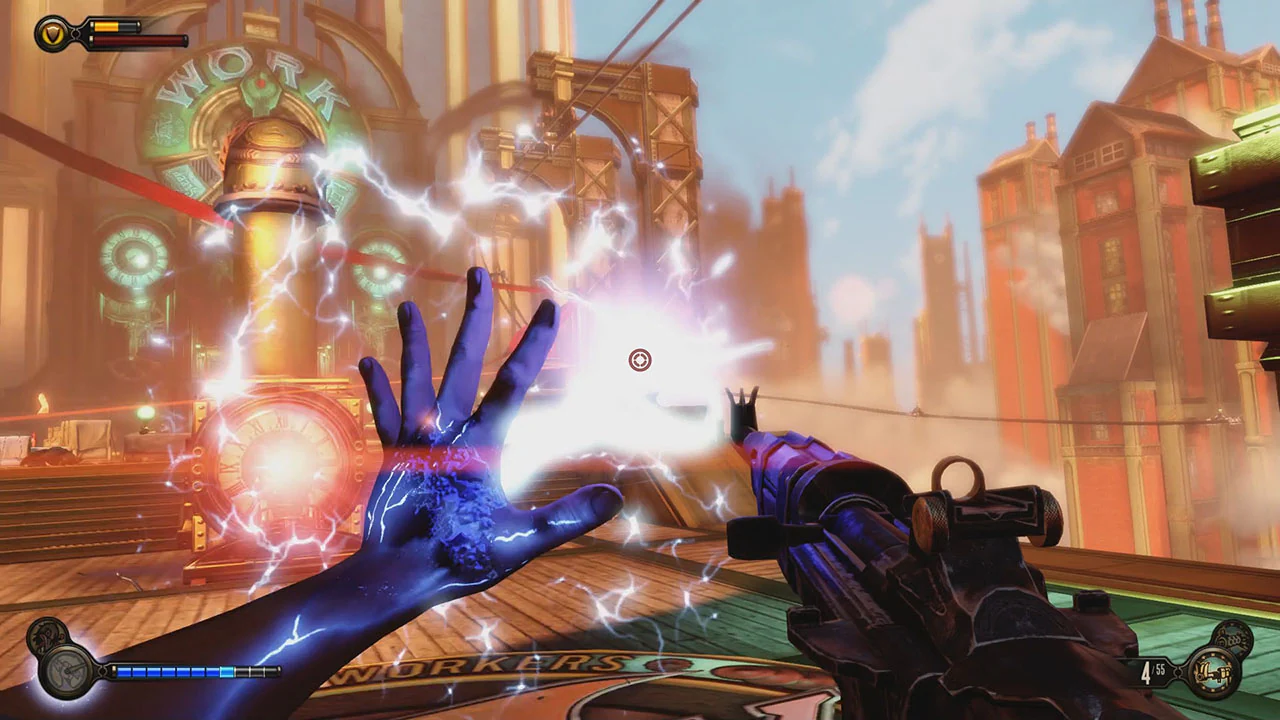Click the equipped machine gun weapon icon
Viewport: 1280px width, 720px height.
pyautogui.click(x=1214, y=672)
